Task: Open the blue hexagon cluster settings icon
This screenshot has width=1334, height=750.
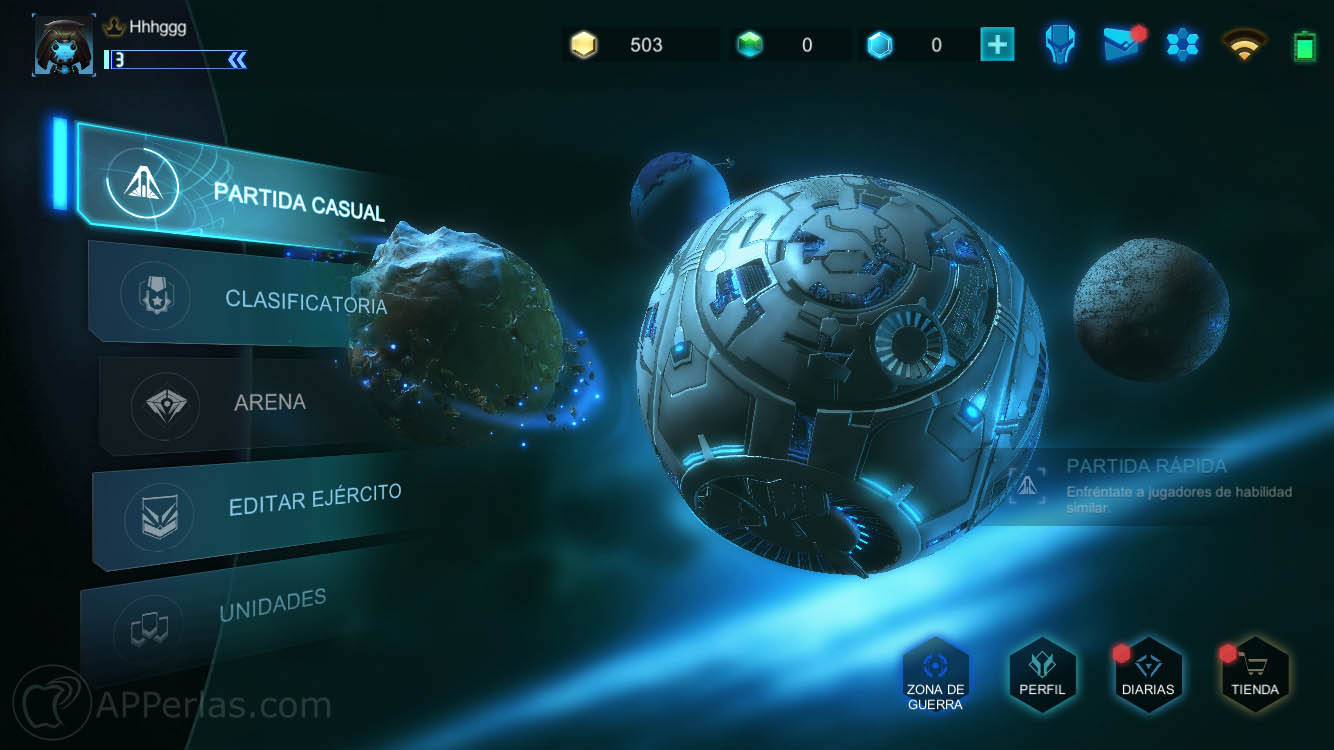Action: coord(1182,45)
